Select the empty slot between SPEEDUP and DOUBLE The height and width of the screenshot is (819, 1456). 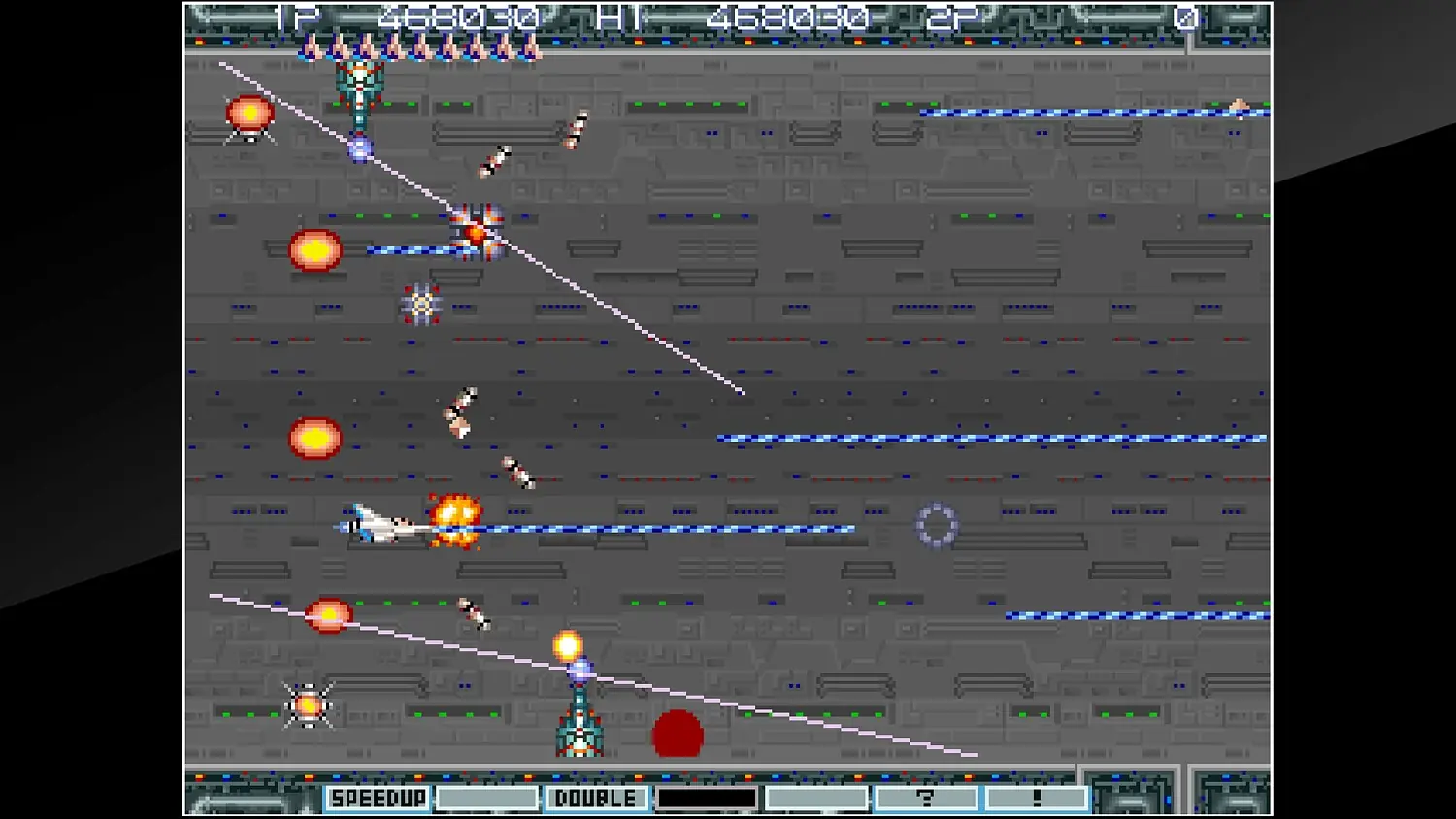point(487,798)
